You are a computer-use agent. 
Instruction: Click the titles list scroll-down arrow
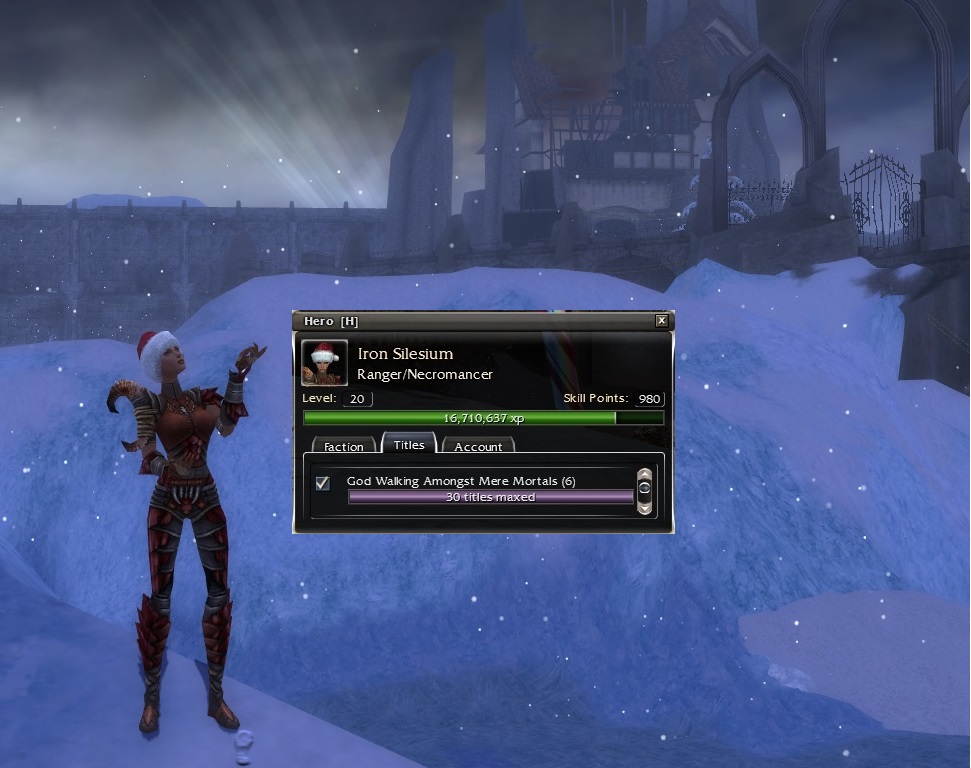pos(645,507)
